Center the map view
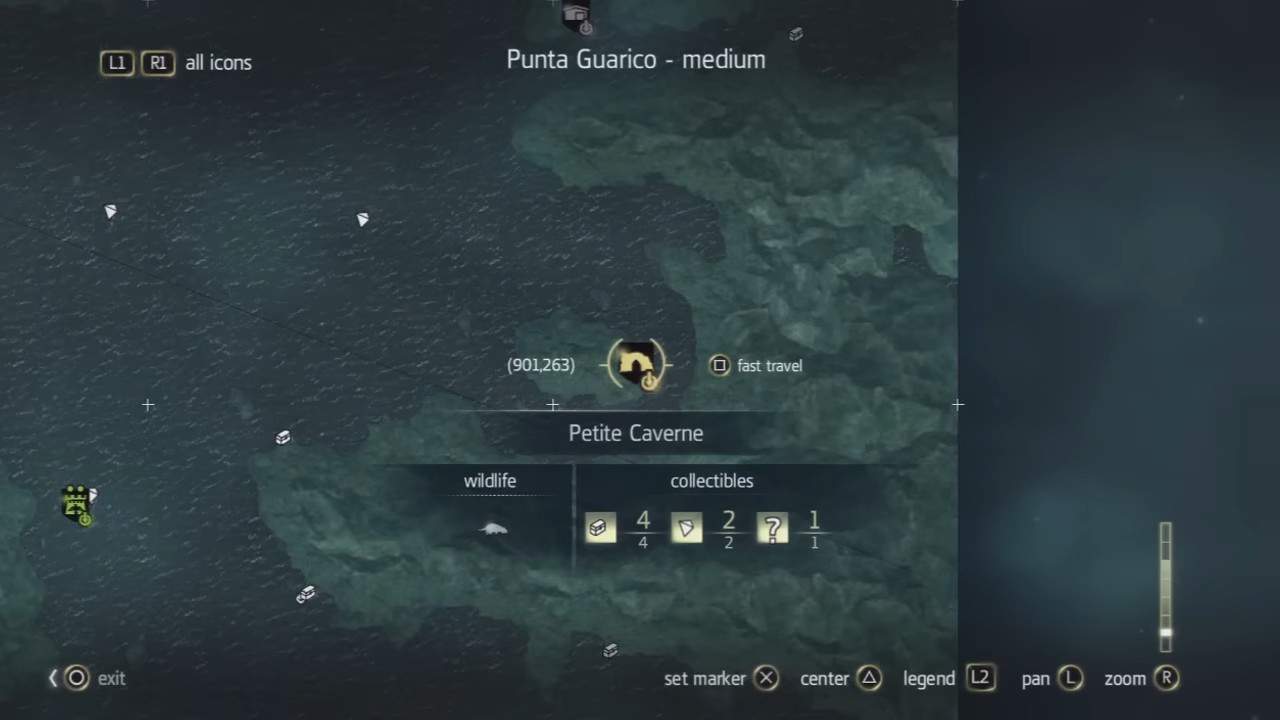This screenshot has height=720, width=1280. tap(870, 678)
